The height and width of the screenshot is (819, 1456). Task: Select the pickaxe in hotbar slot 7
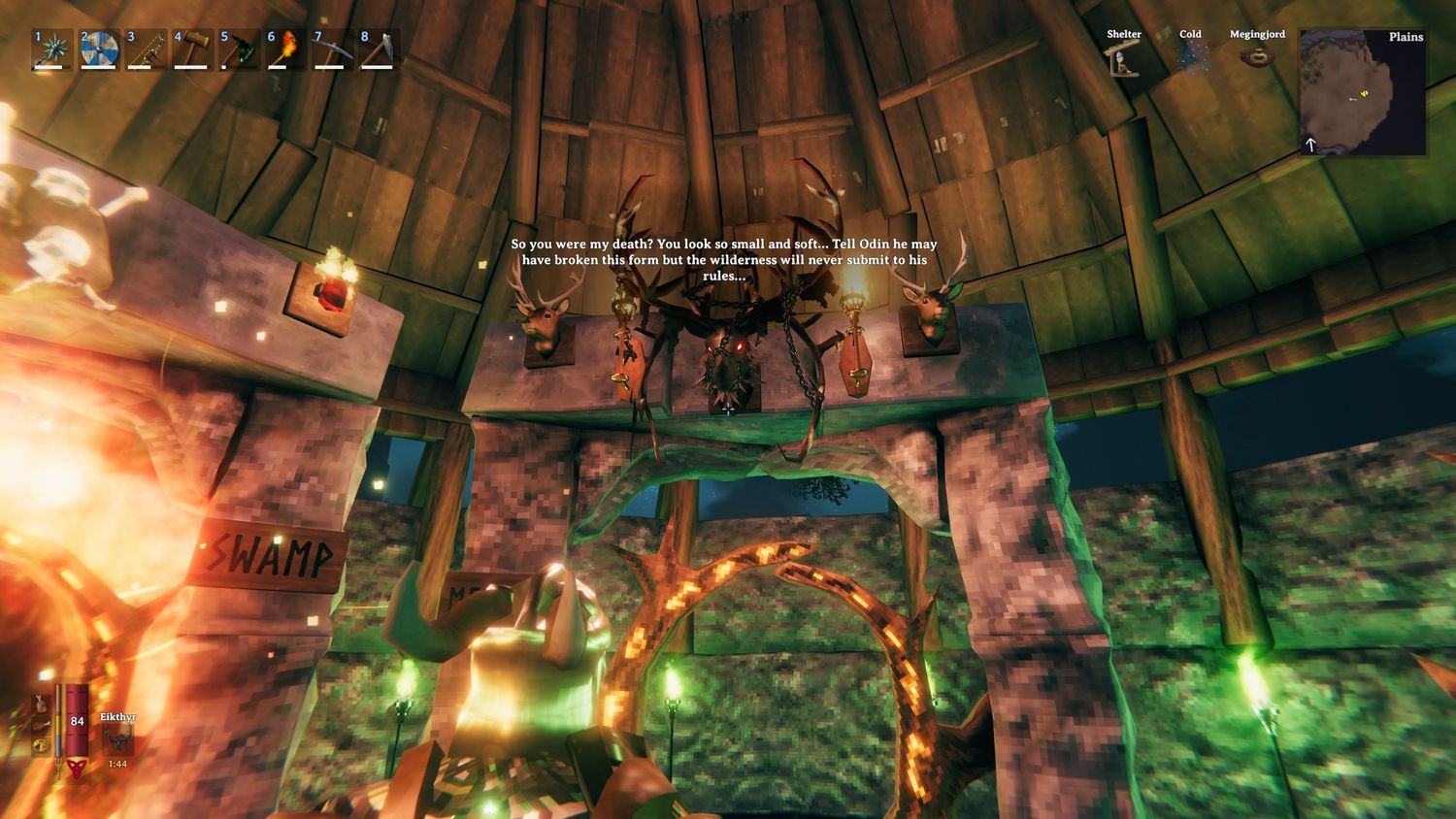332,50
